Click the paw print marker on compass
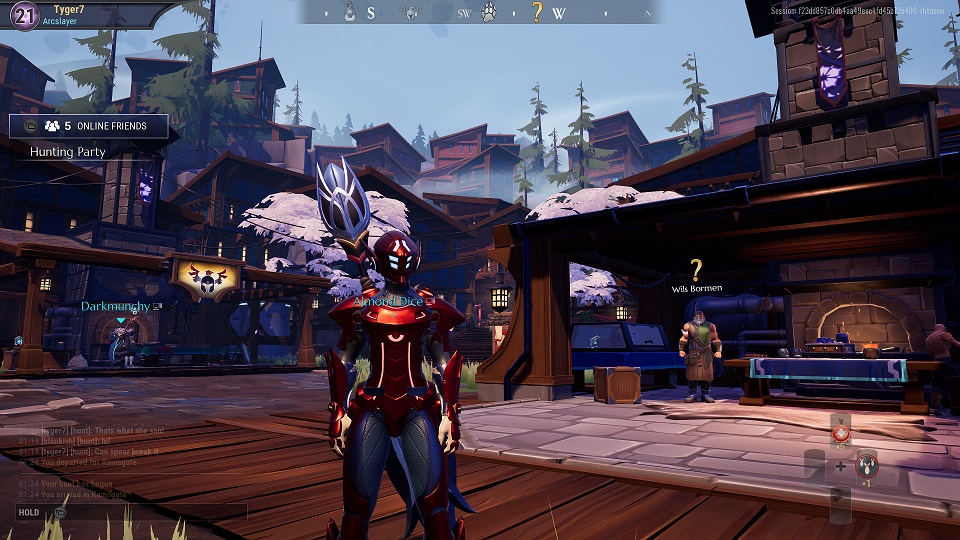This screenshot has height=540, width=960. coord(489,13)
